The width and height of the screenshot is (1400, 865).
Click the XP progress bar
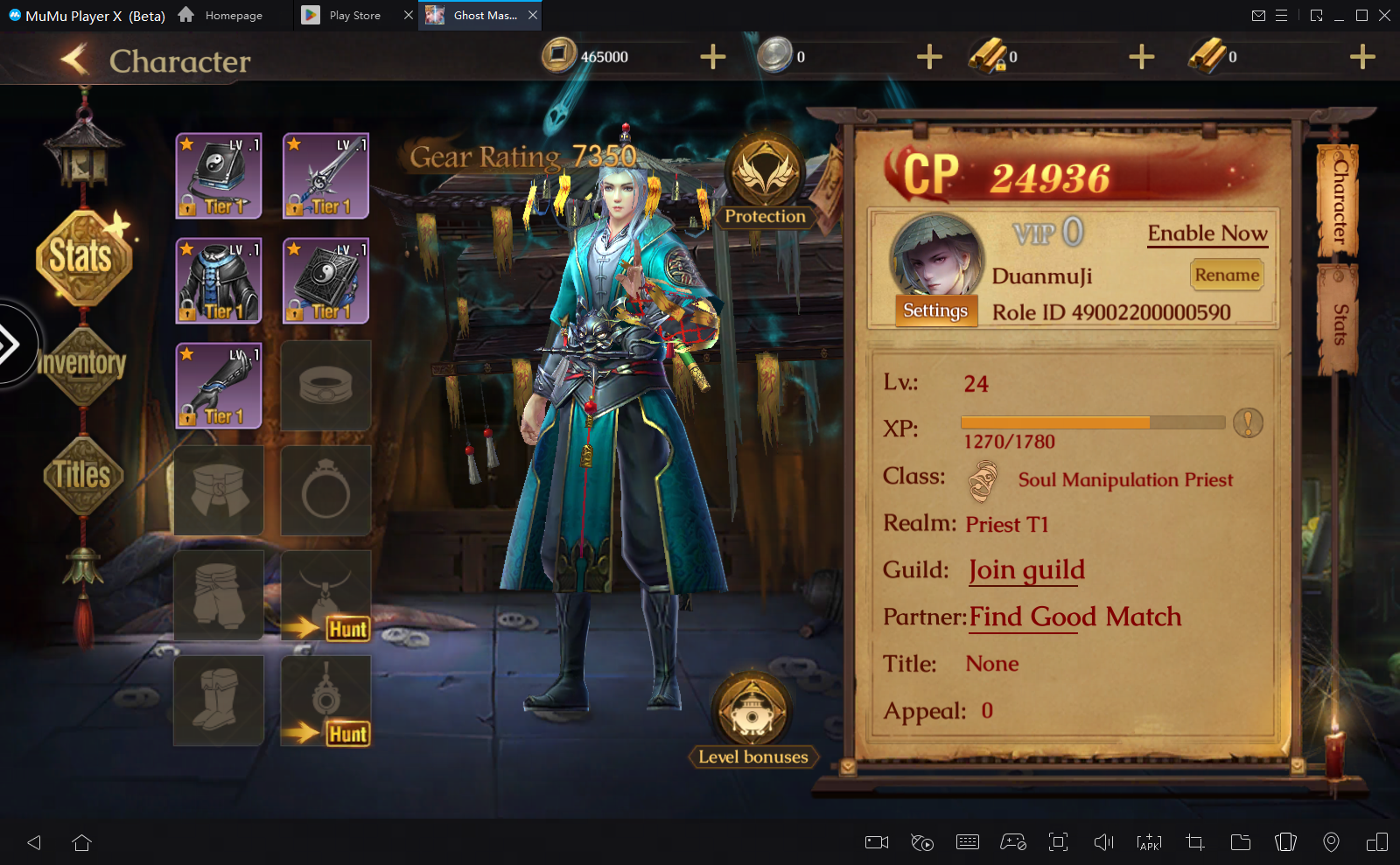(x=1092, y=422)
